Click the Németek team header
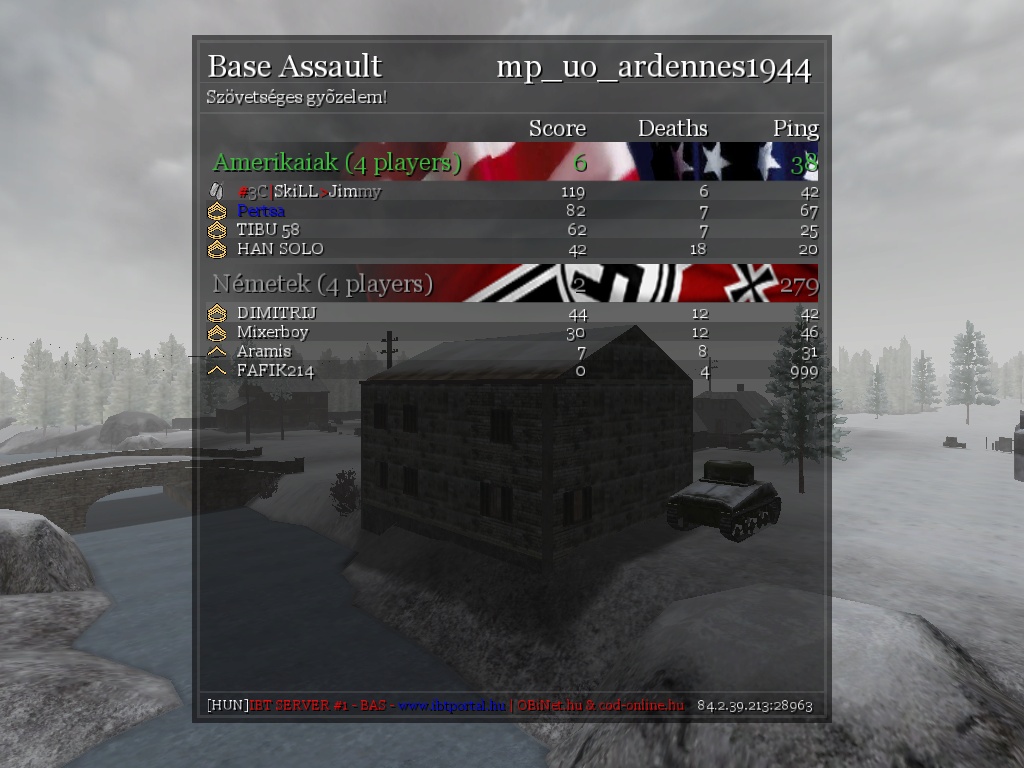The width and height of the screenshot is (1024, 768). click(x=322, y=284)
